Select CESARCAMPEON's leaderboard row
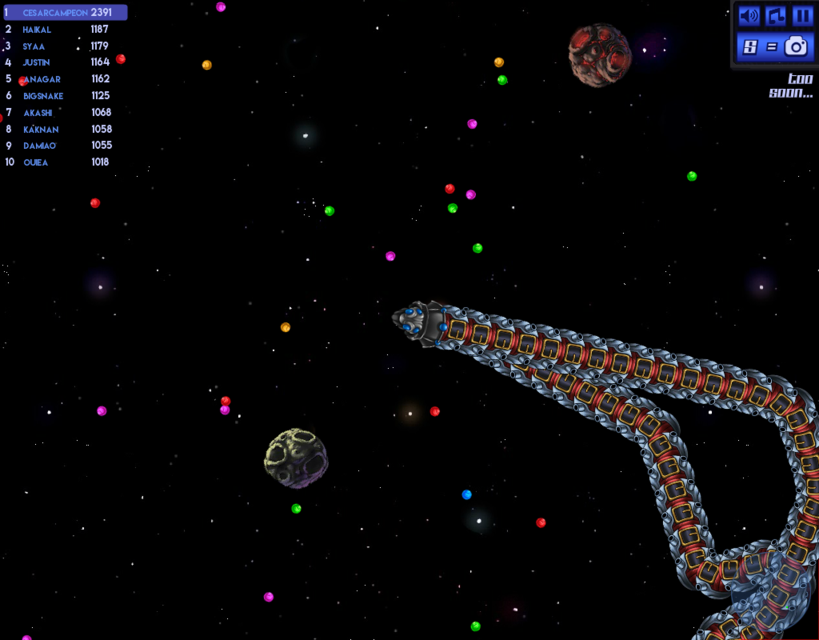The width and height of the screenshot is (819, 640). click(65, 13)
